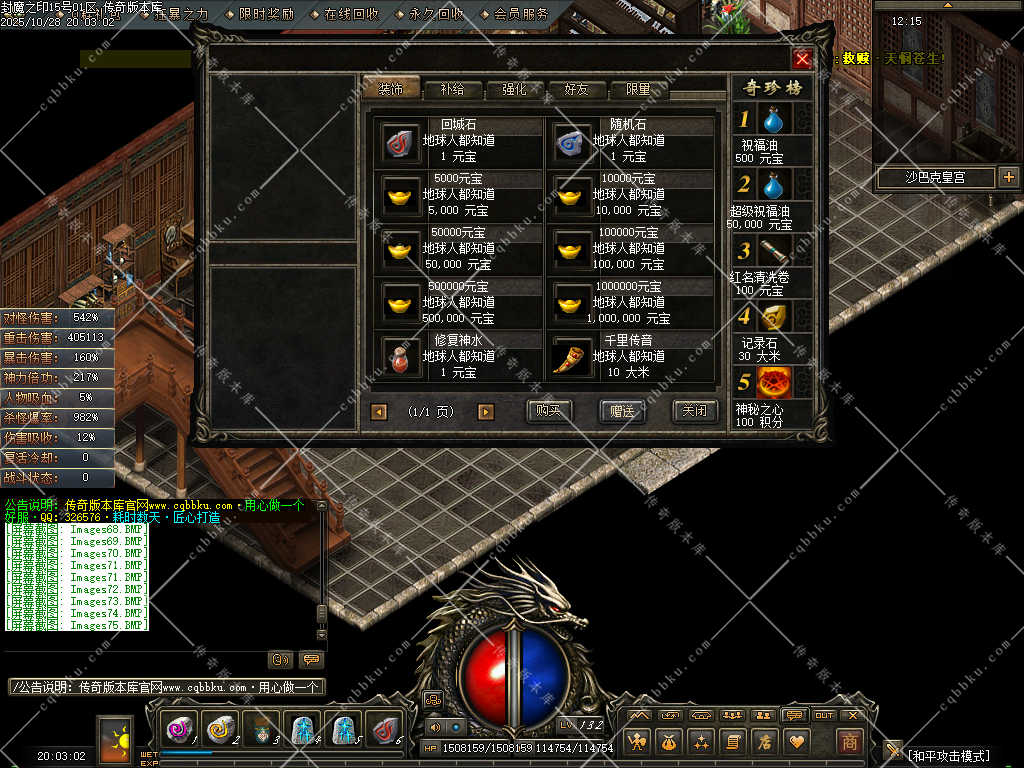Click the 关闭 close button
The width and height of the screenshot is (1024, 768).
coord(693,411)
